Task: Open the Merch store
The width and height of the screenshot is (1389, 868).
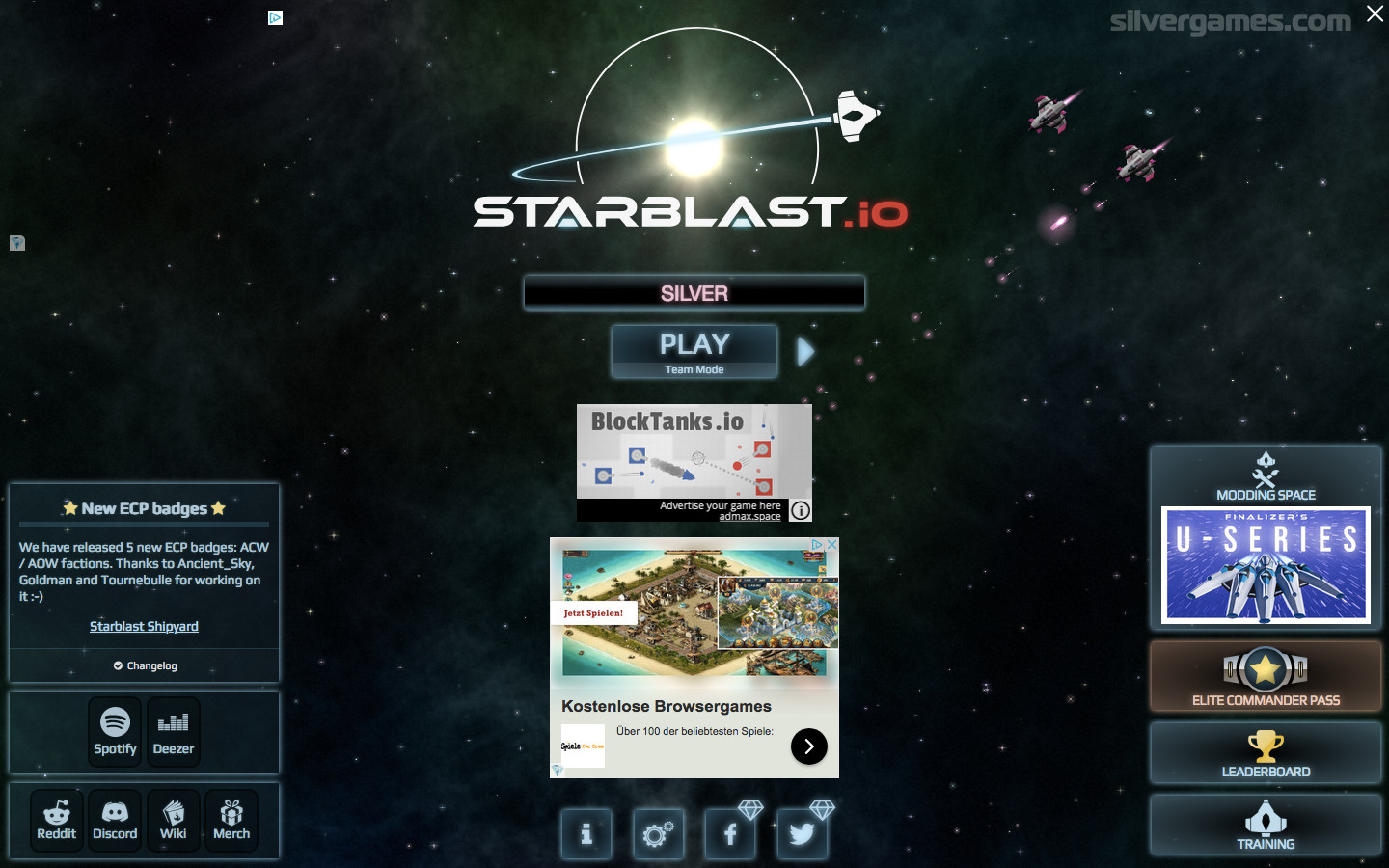Action: click(x=231, y=821)
